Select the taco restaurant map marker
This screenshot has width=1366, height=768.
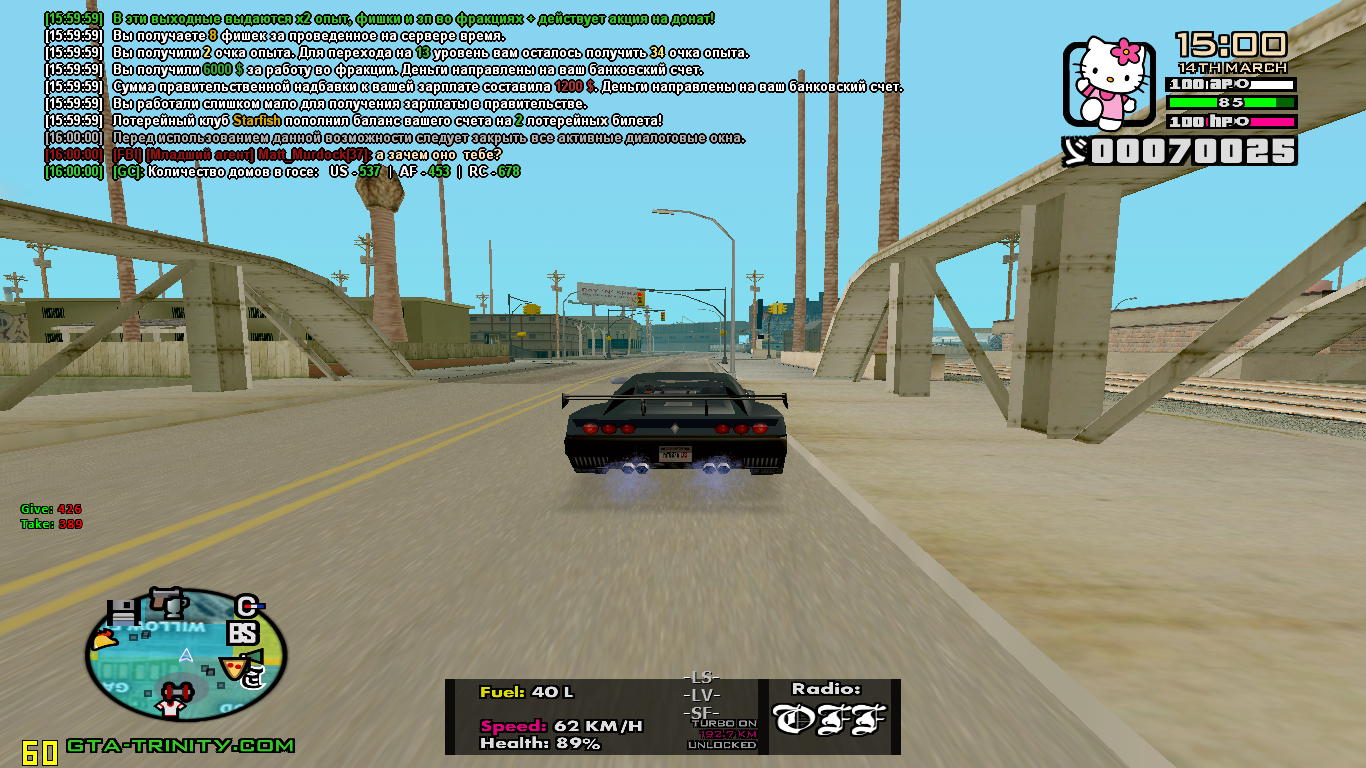point(104,641)
